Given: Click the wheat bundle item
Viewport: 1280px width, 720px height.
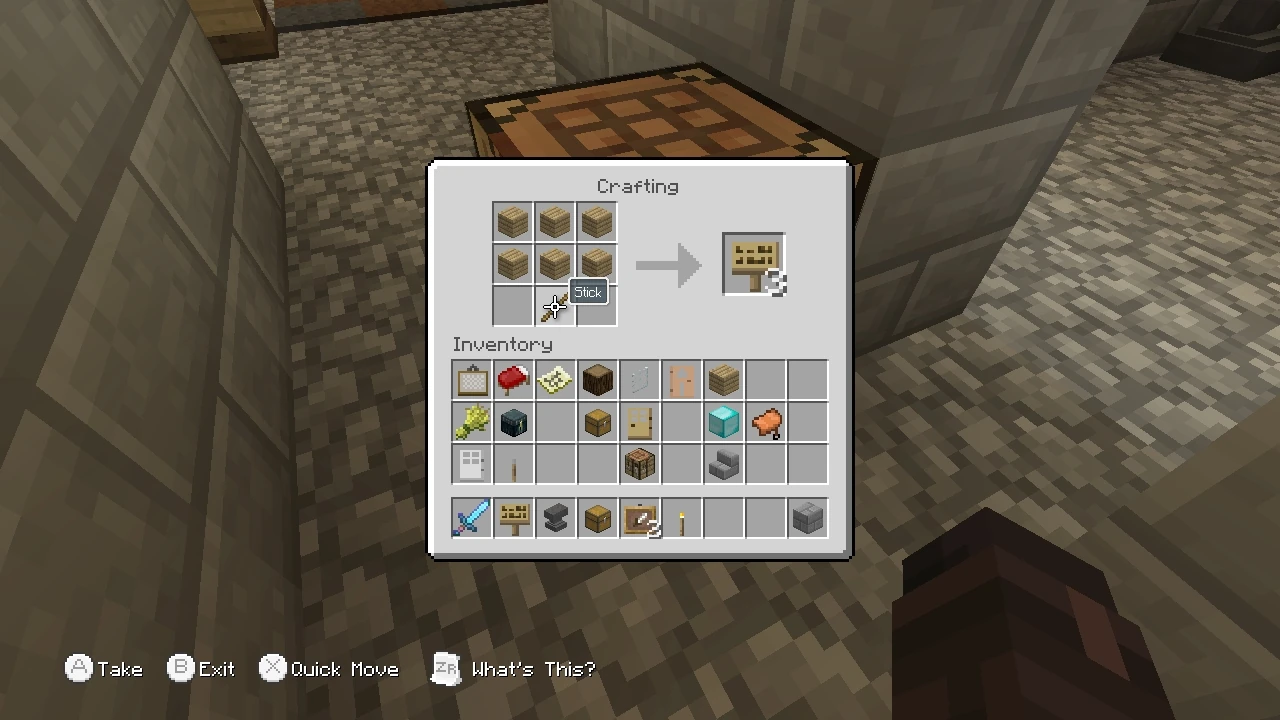Looking at the screenshot, I should click(471, 421).
